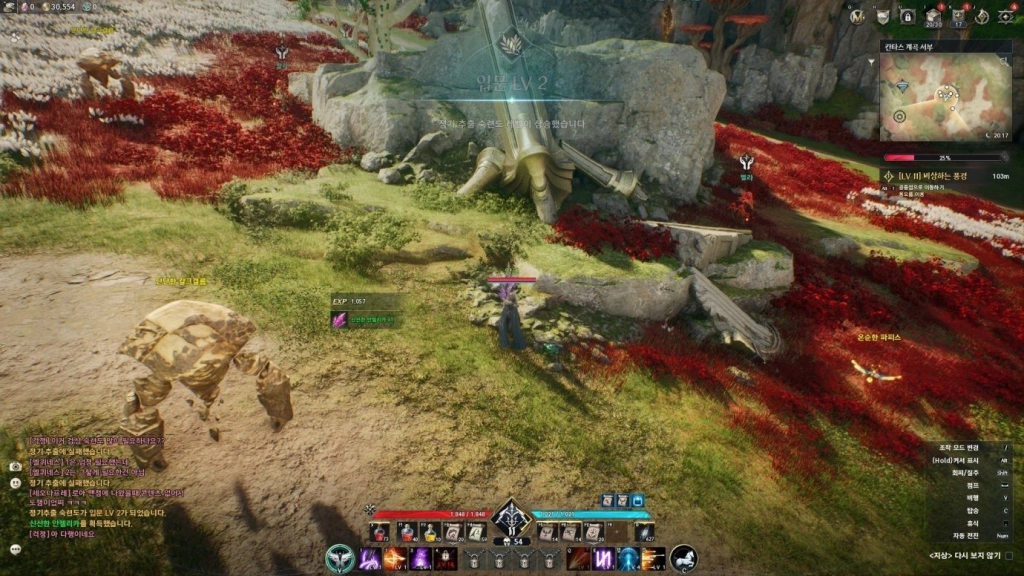Use the yellow potion in the quick slot

click(x=430, y=532)
